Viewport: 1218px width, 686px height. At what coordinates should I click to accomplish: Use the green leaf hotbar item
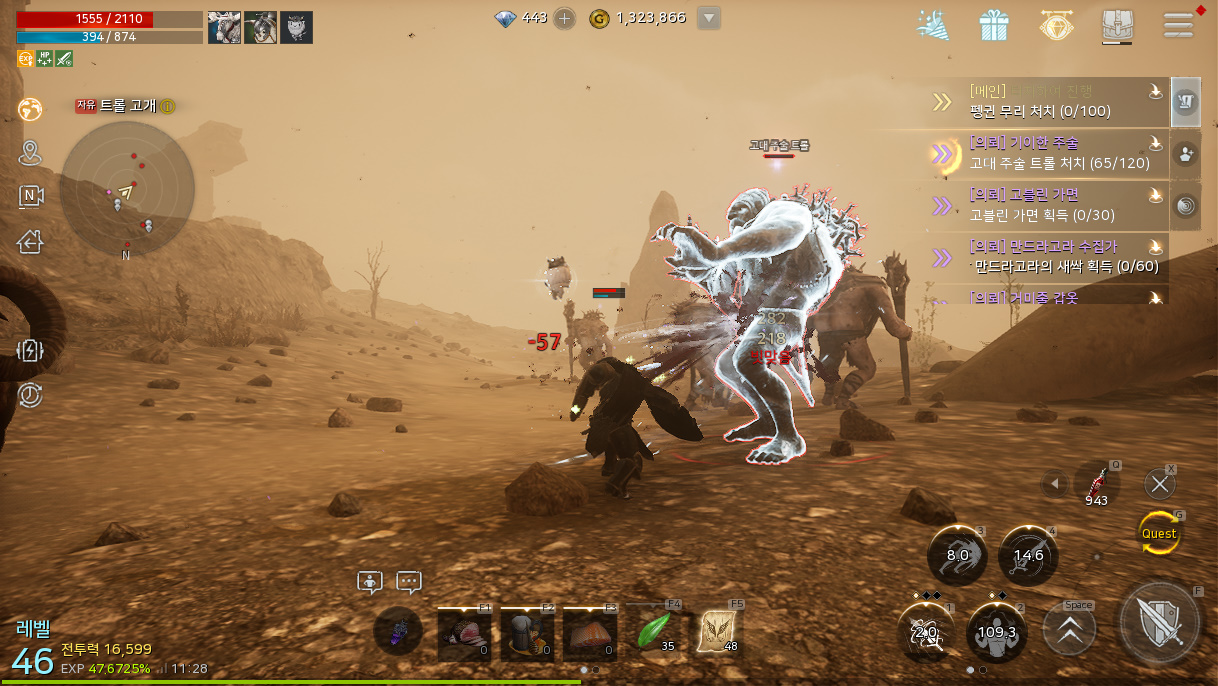pyautogui.click(x=653, y=632)
